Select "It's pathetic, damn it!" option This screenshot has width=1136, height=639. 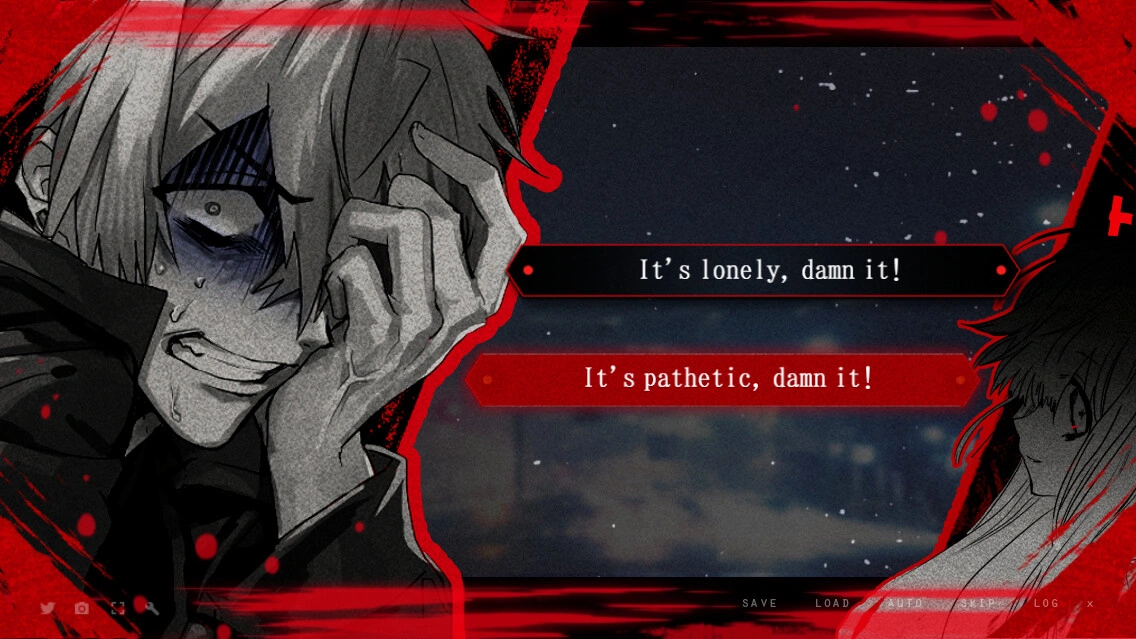727,379
